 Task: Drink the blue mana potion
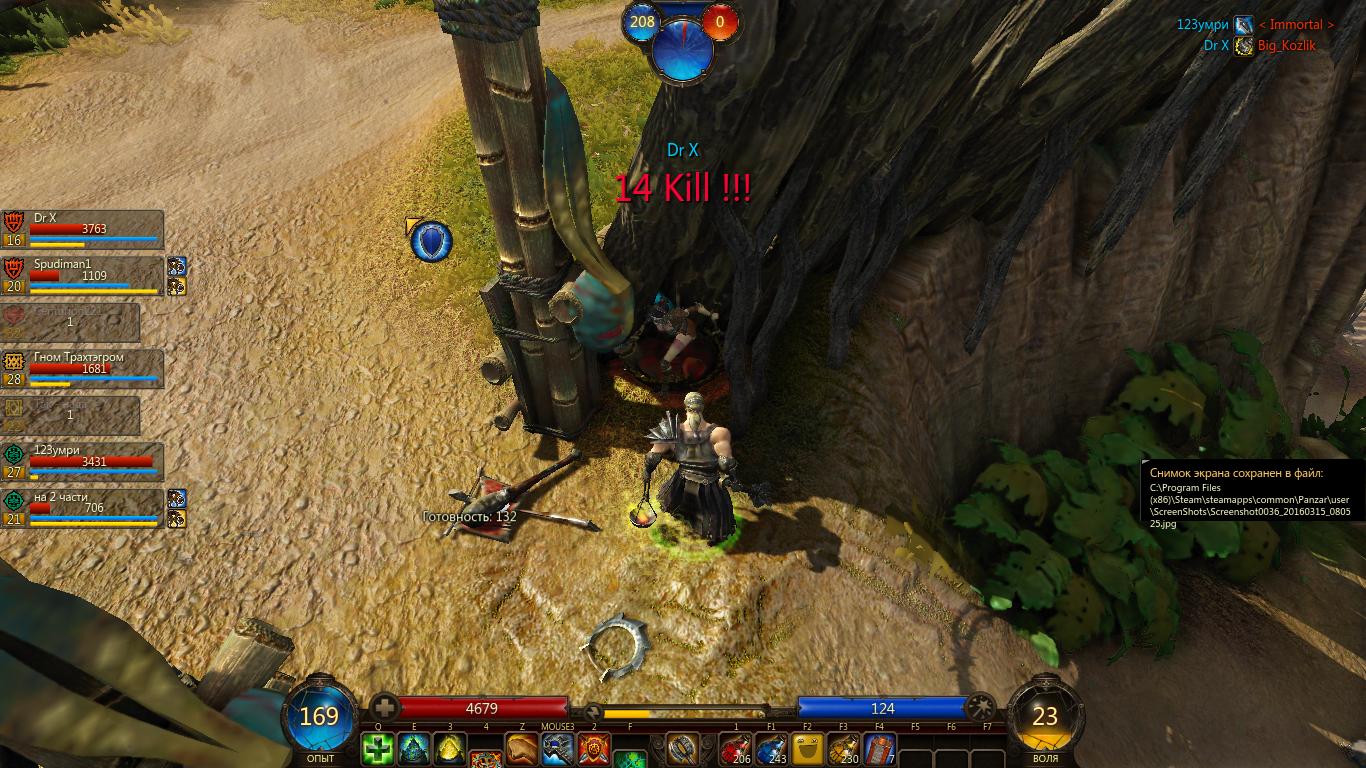point(772,749)
